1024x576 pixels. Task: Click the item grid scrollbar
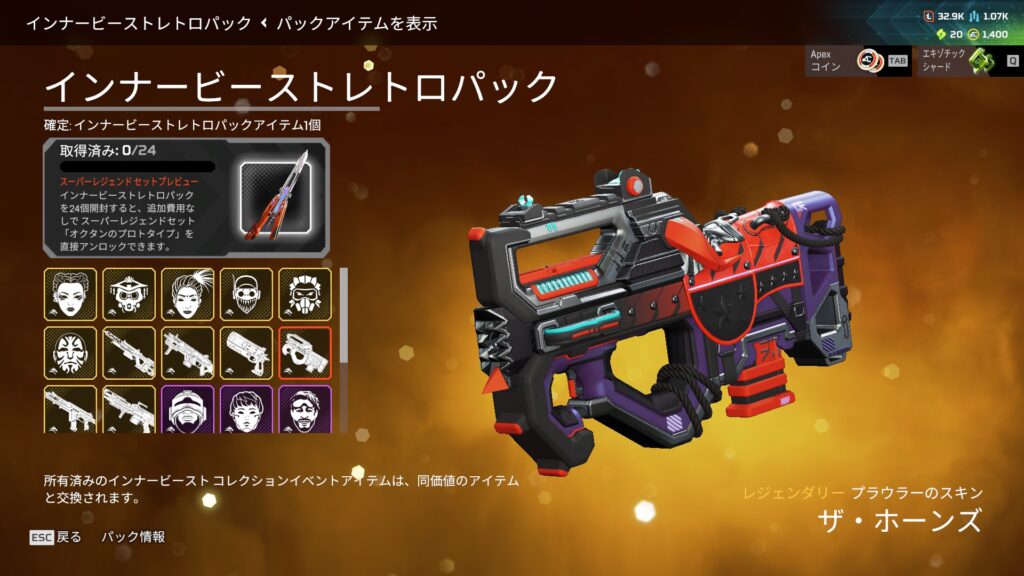coord(343,315)
